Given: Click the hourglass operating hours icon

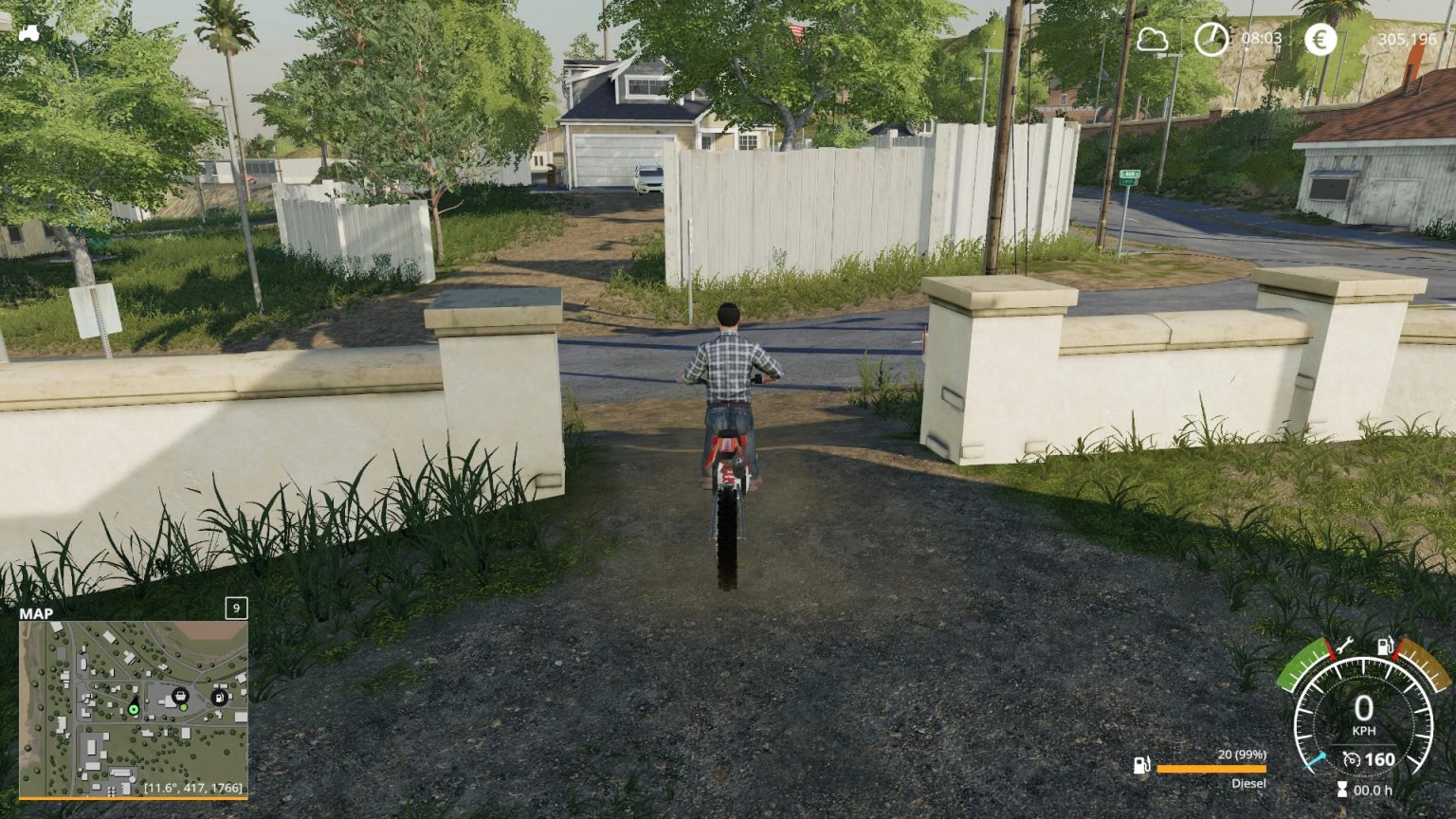Looking at the screenshot, I should [1342, 788].
